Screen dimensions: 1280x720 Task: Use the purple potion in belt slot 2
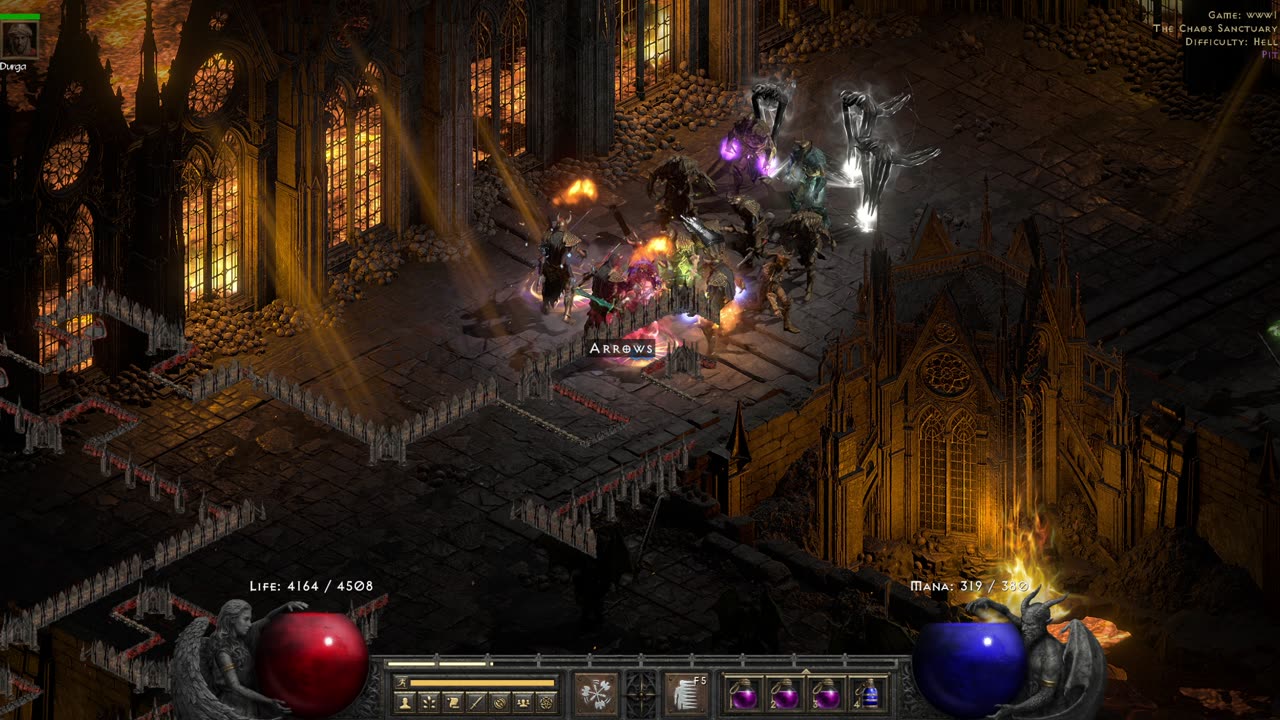(785, 694)
